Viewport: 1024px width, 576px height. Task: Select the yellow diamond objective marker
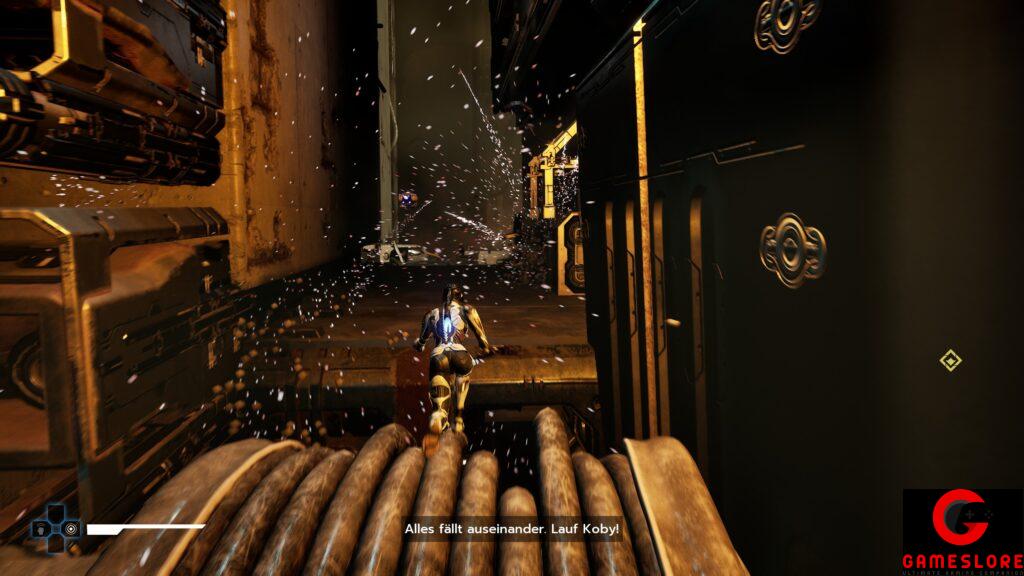click(x=951, y=360)
